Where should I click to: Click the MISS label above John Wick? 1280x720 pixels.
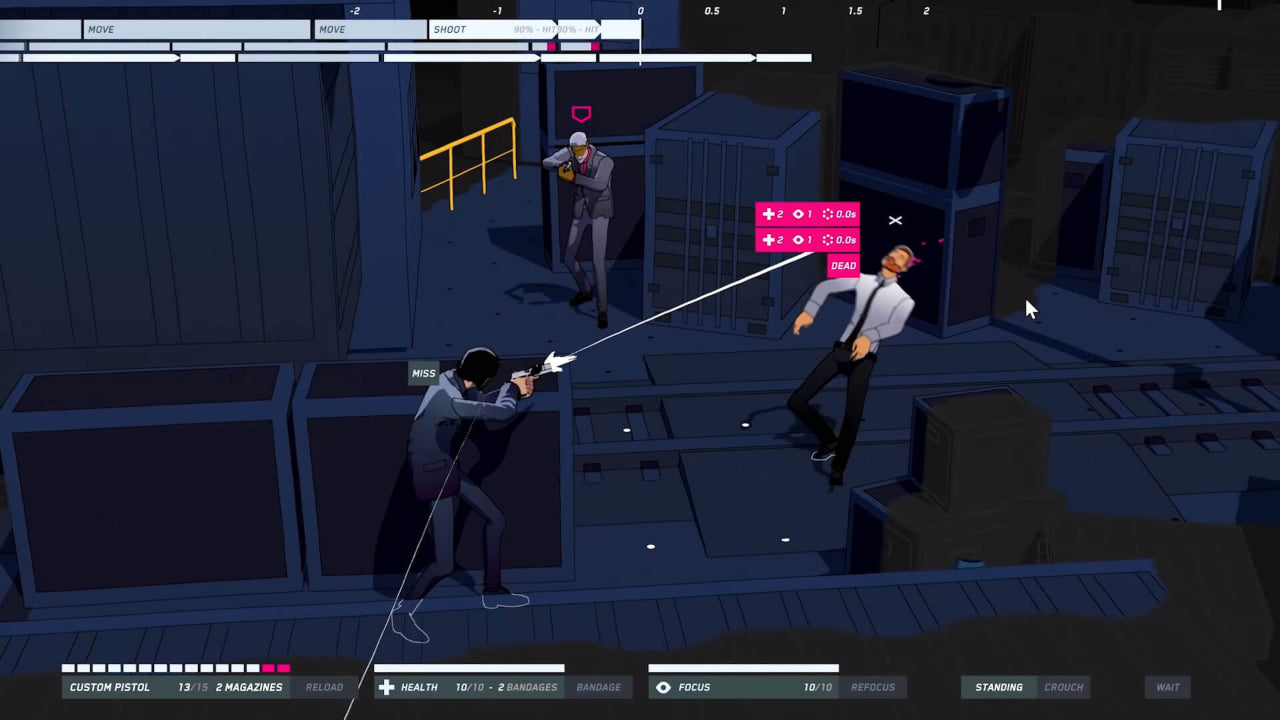[x=423, y=373]
